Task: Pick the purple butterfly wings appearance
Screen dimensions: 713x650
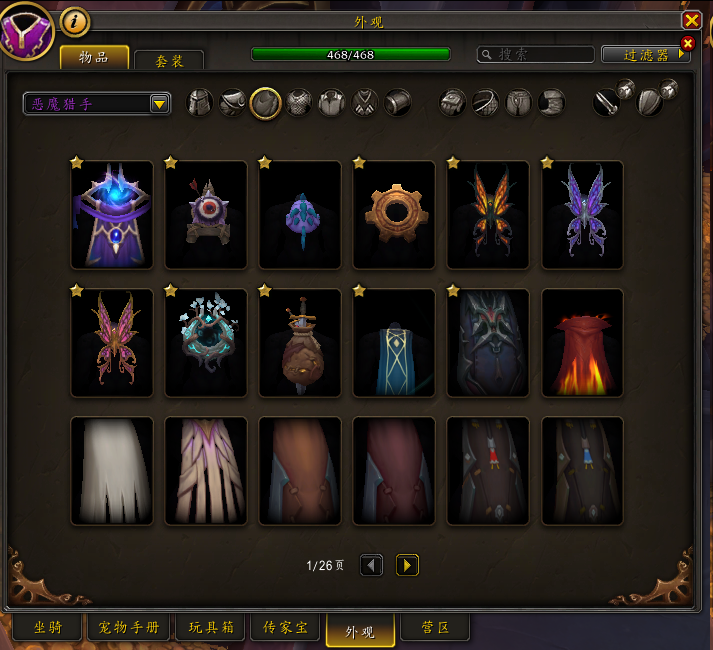Action: (582, 214)
